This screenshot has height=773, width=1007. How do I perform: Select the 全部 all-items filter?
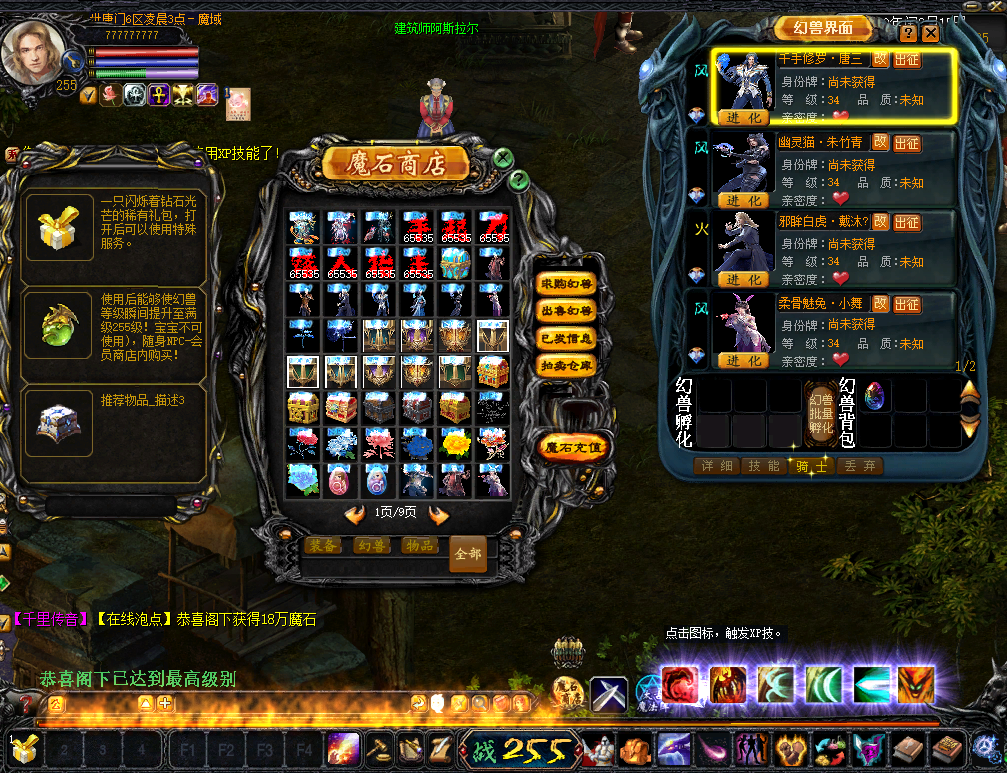[468, 553]
